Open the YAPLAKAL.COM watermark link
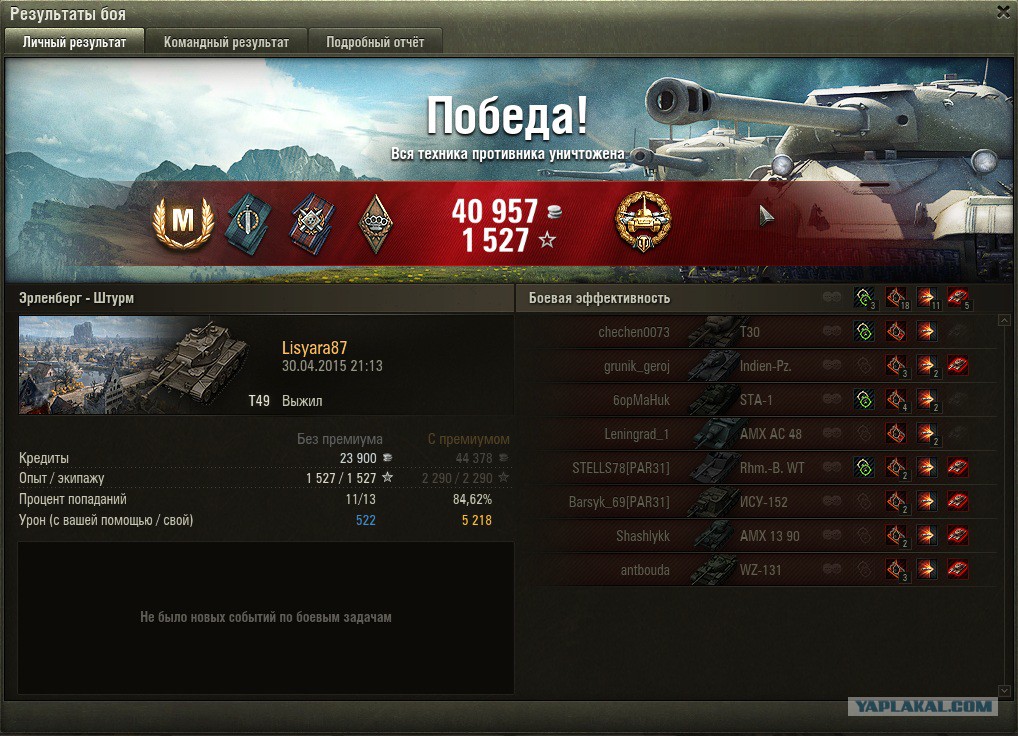1018x736 pixels. point(923,706)
